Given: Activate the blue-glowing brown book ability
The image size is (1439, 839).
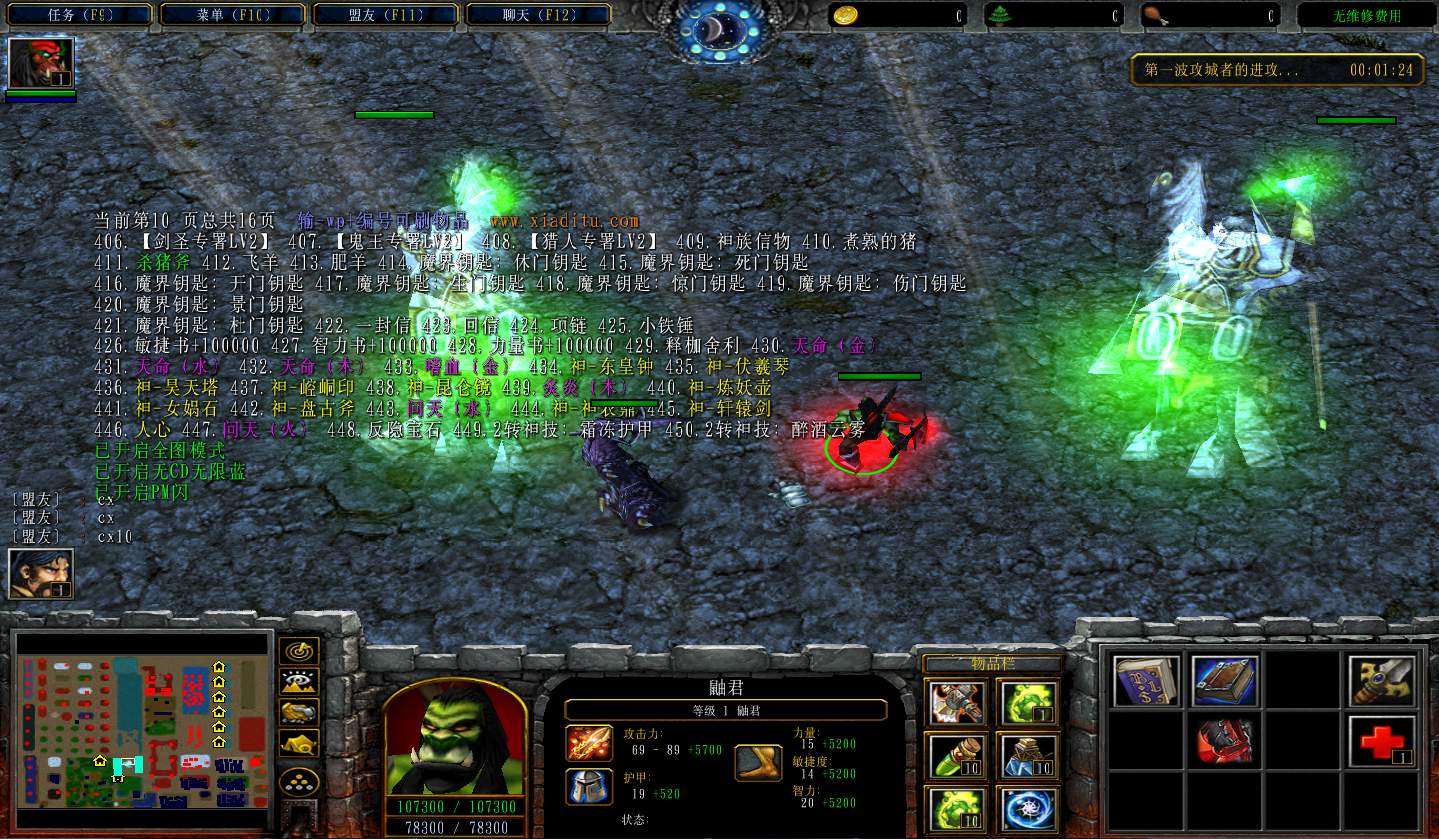Looking at the screenshot, I should click(x=1224, y=681).
